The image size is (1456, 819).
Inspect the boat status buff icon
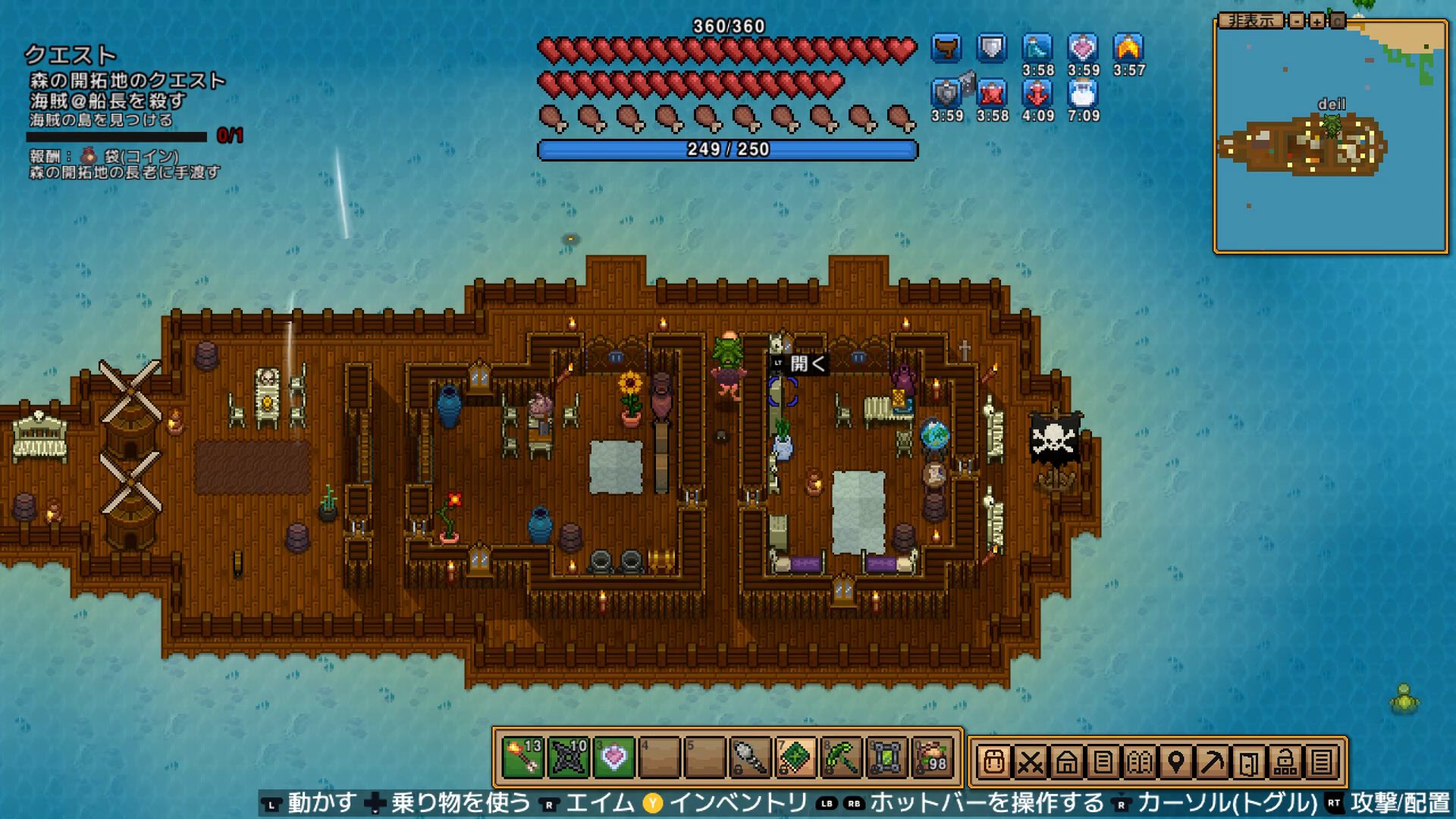(946, 49)
